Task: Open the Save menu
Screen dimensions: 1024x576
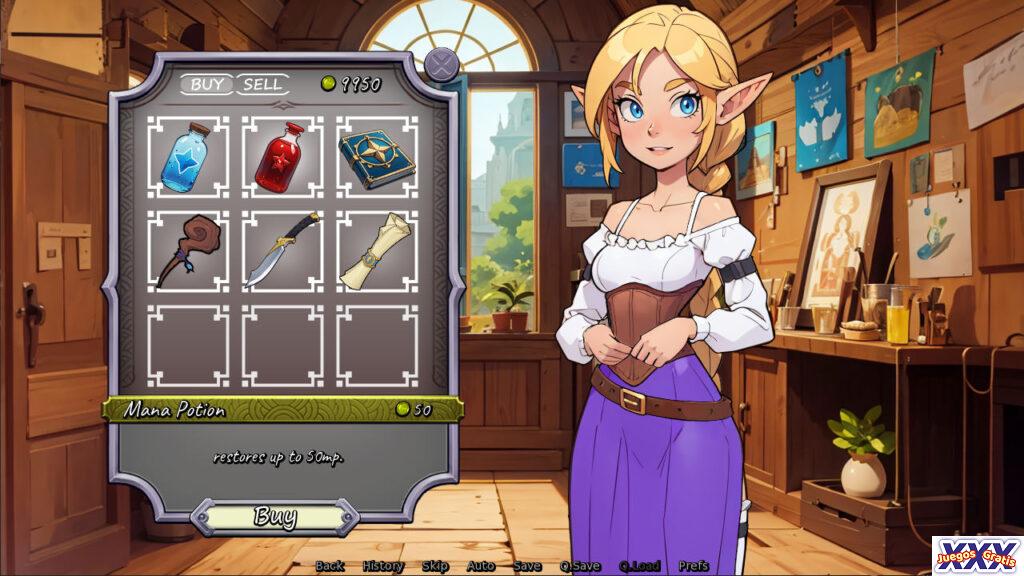Action: (x=527, y=566)
